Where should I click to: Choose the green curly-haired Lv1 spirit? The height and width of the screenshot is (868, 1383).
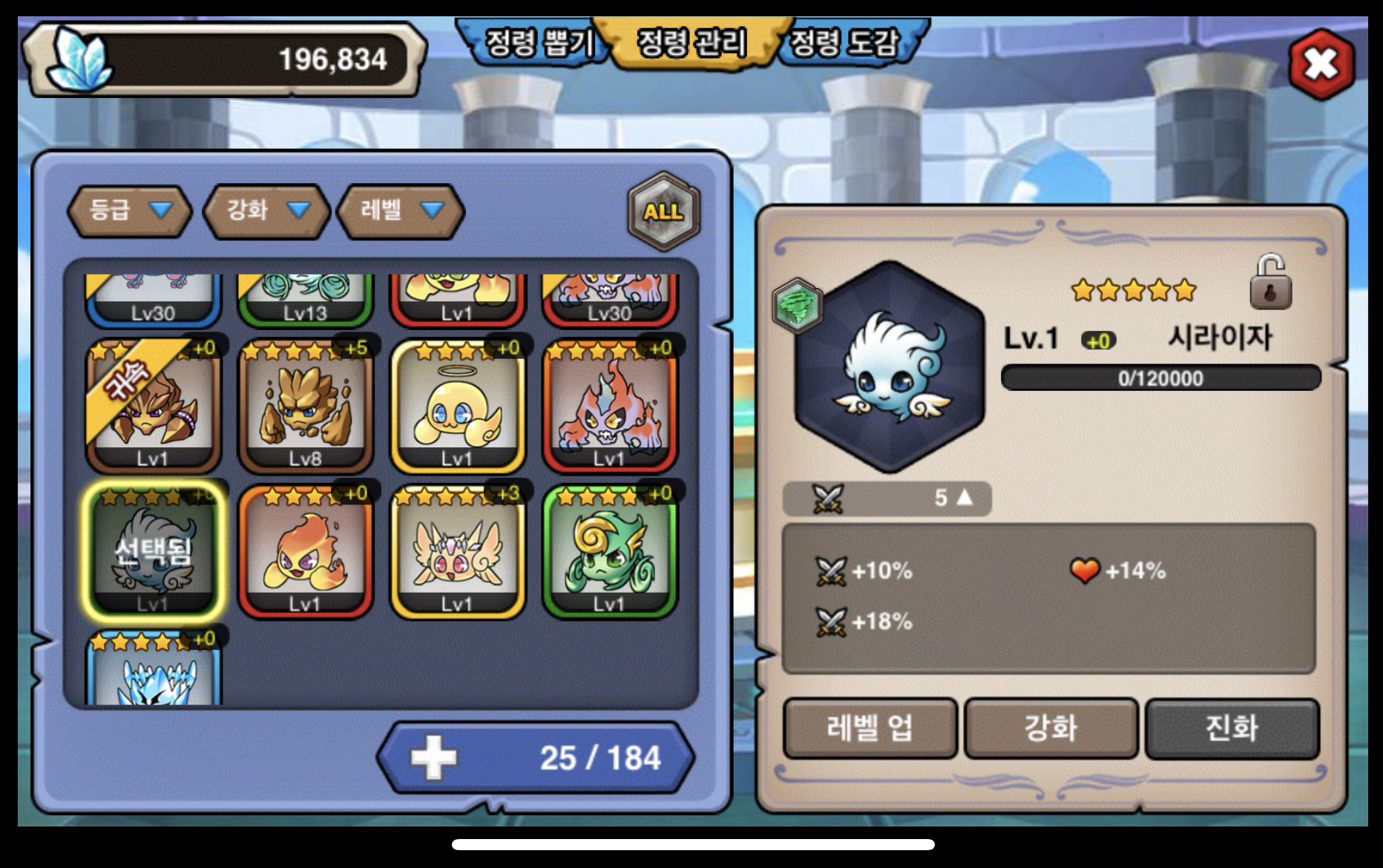coord(609,552)
